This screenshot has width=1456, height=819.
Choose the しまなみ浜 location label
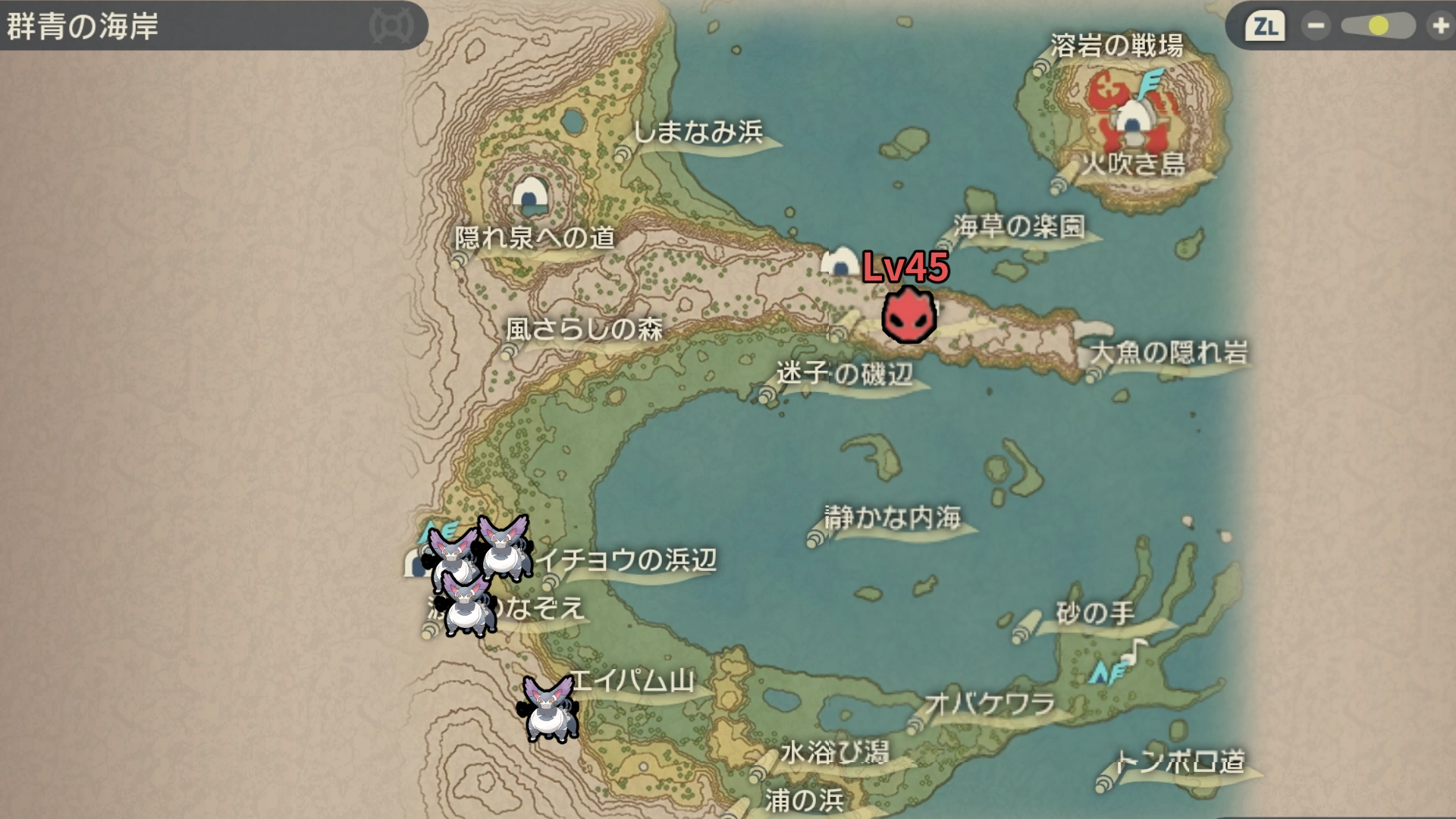click(698, 132)
